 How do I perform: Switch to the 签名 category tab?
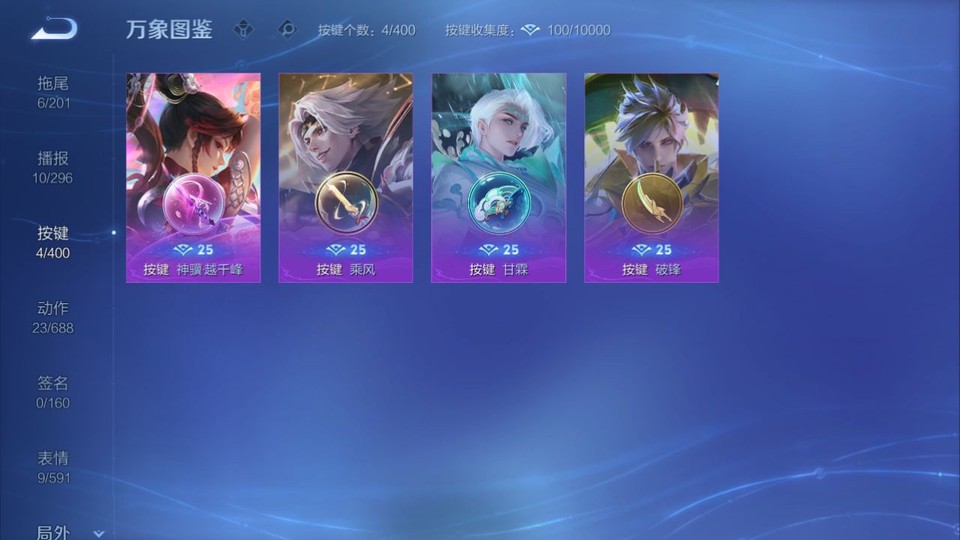point(53,392)
